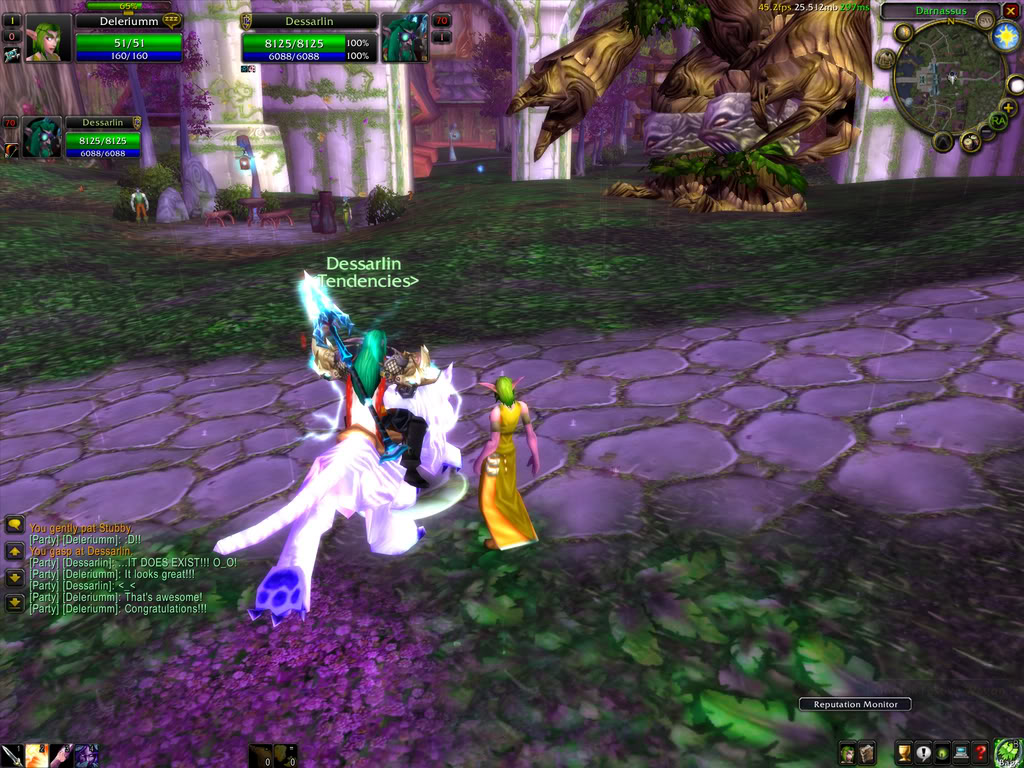
Task: Jump chat to bottom with the lowest arrow
Action: [x=15, y=603]
